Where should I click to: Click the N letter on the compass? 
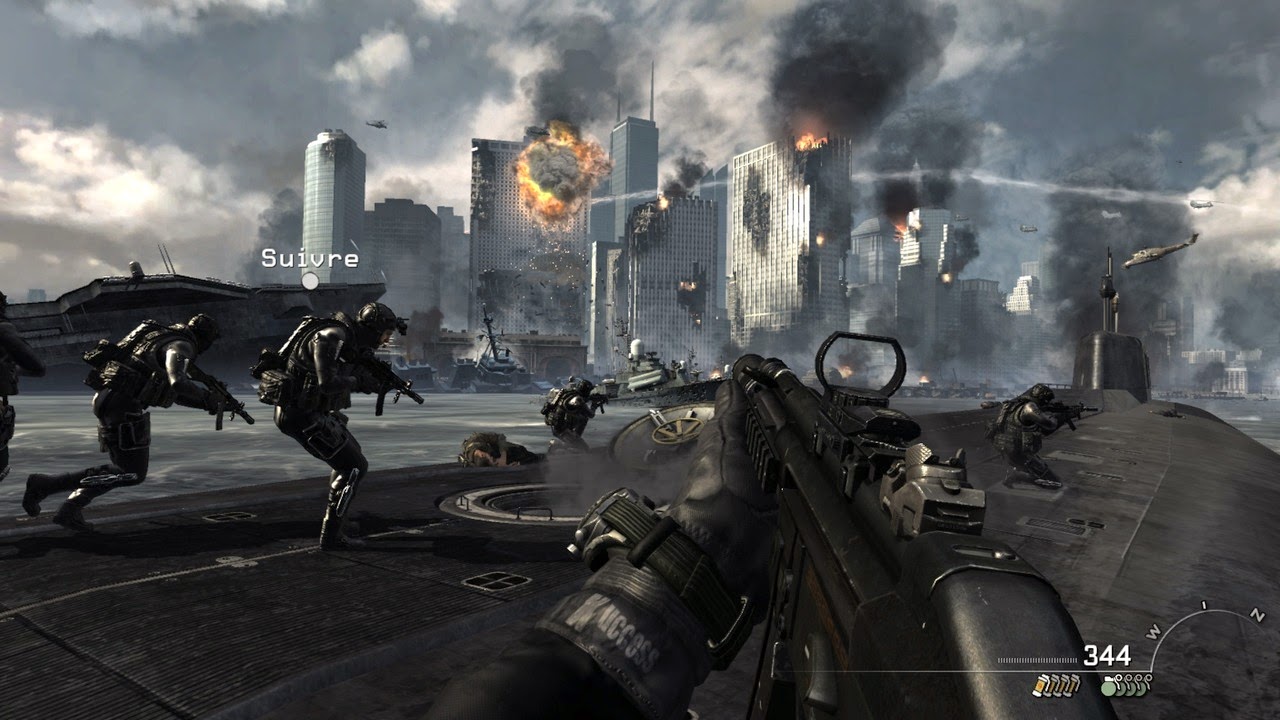click(x=1258, y=616)
